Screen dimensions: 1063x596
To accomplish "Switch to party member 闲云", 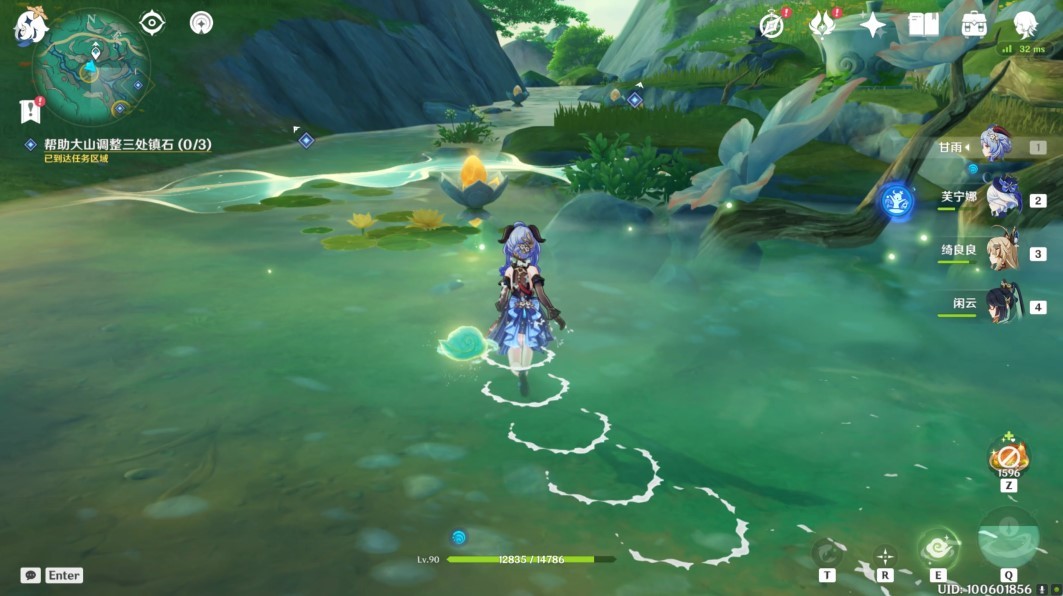I will pyautogui.click(x=1001, y=305).
